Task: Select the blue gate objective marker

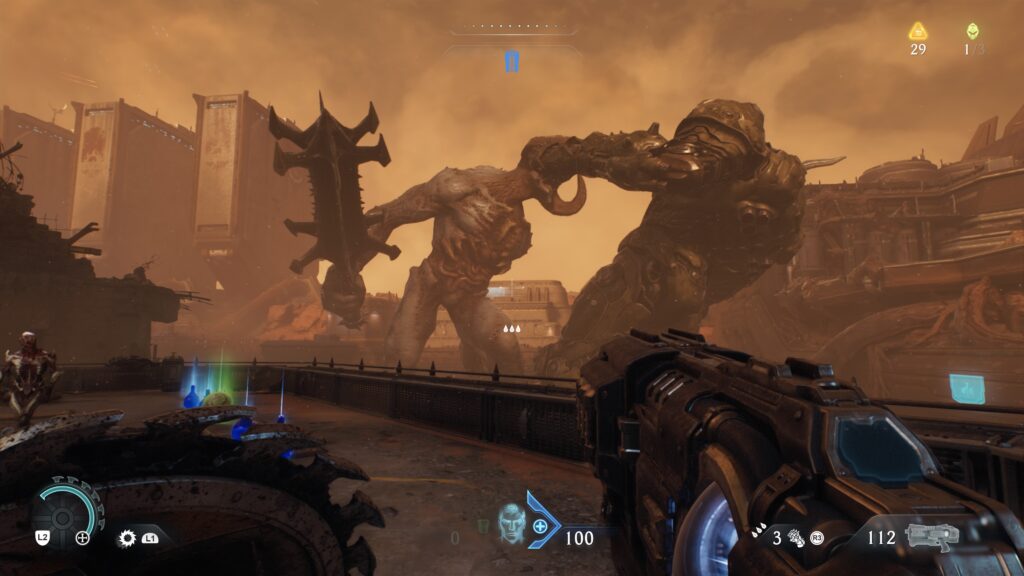Action: (512, 62)
